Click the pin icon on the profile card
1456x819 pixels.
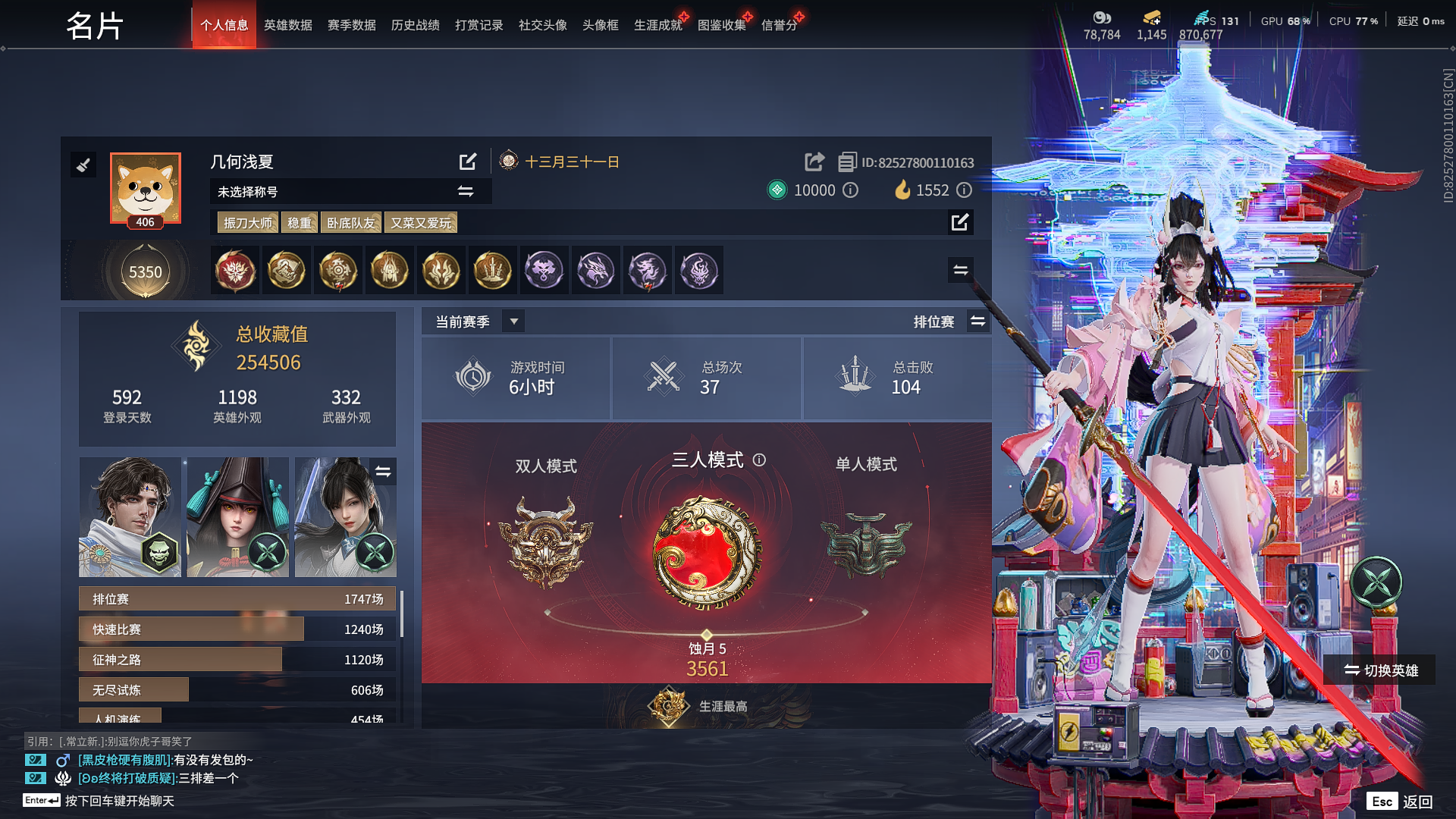83,165
